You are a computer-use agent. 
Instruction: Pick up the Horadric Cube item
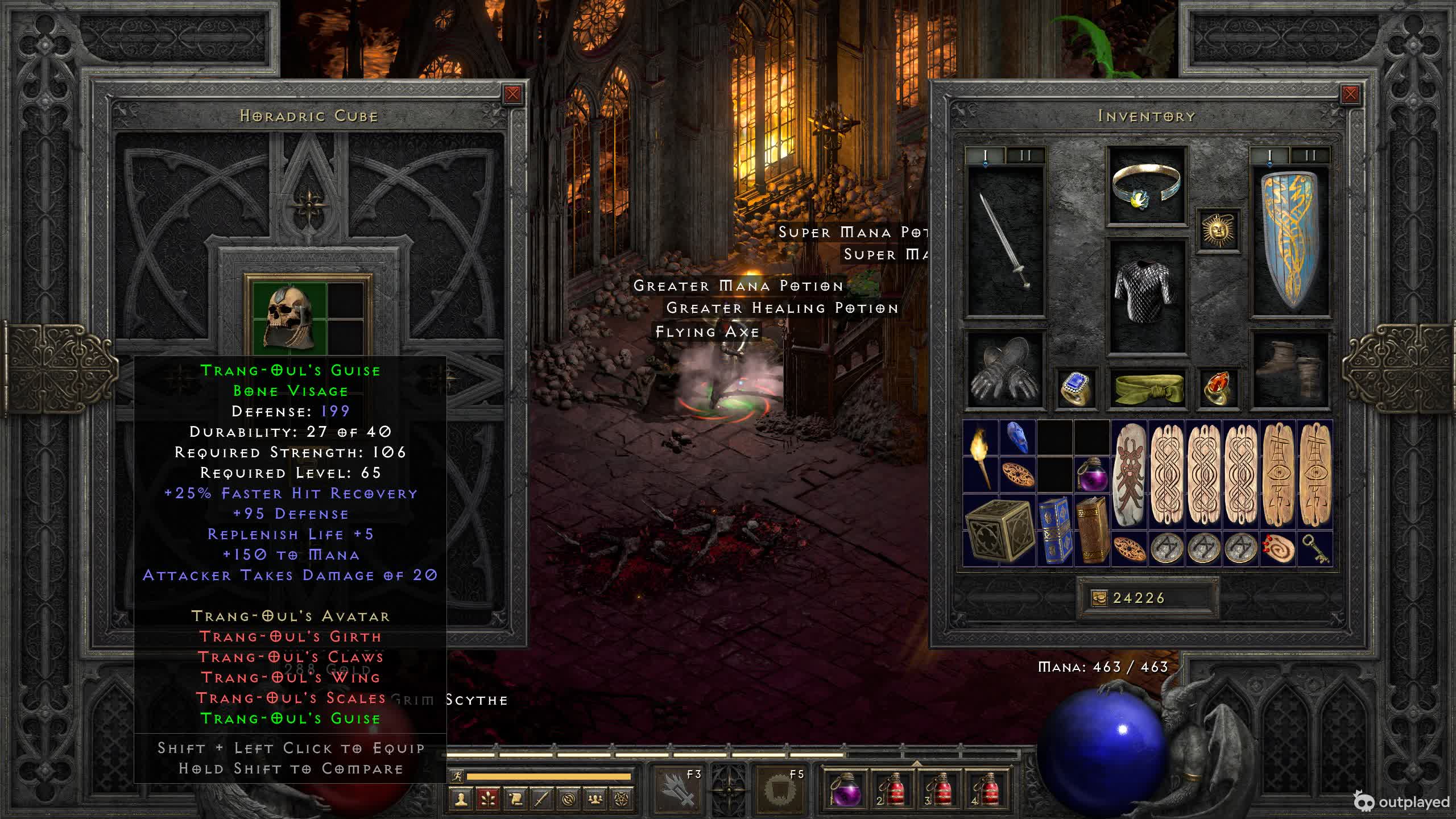click(999, 530)
